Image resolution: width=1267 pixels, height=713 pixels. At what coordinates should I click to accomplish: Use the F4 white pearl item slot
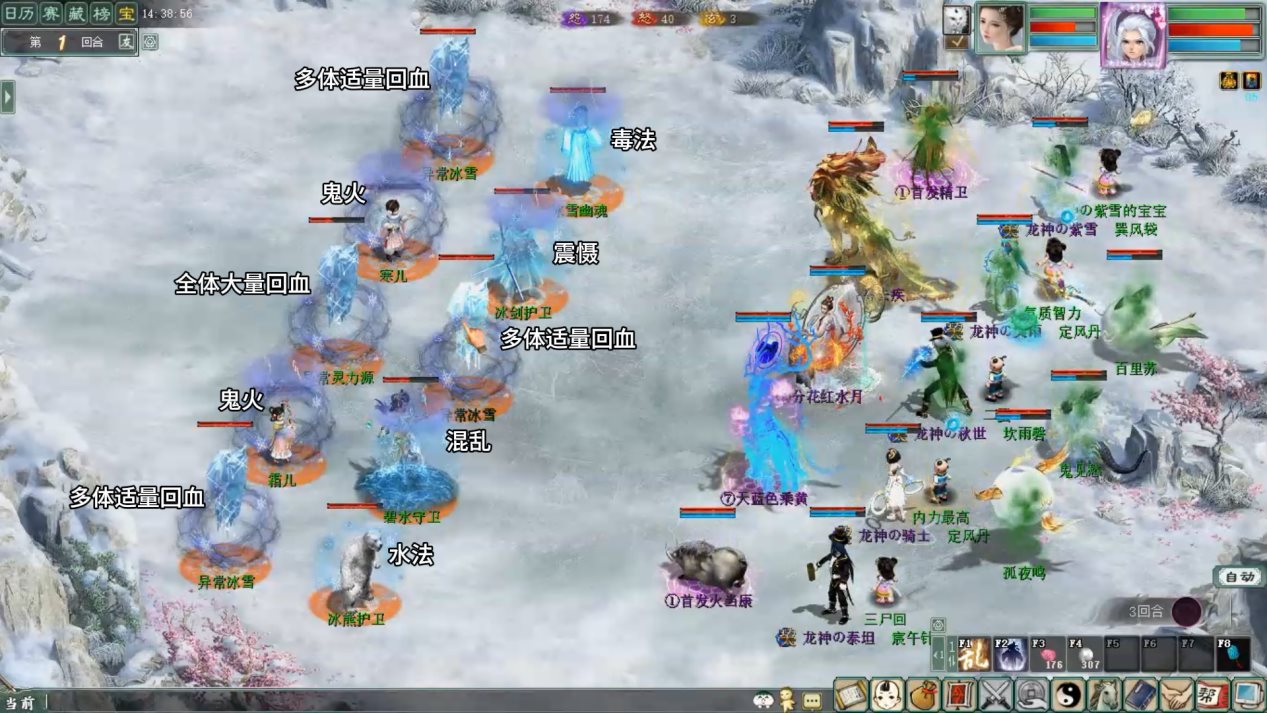(1084, 655)
